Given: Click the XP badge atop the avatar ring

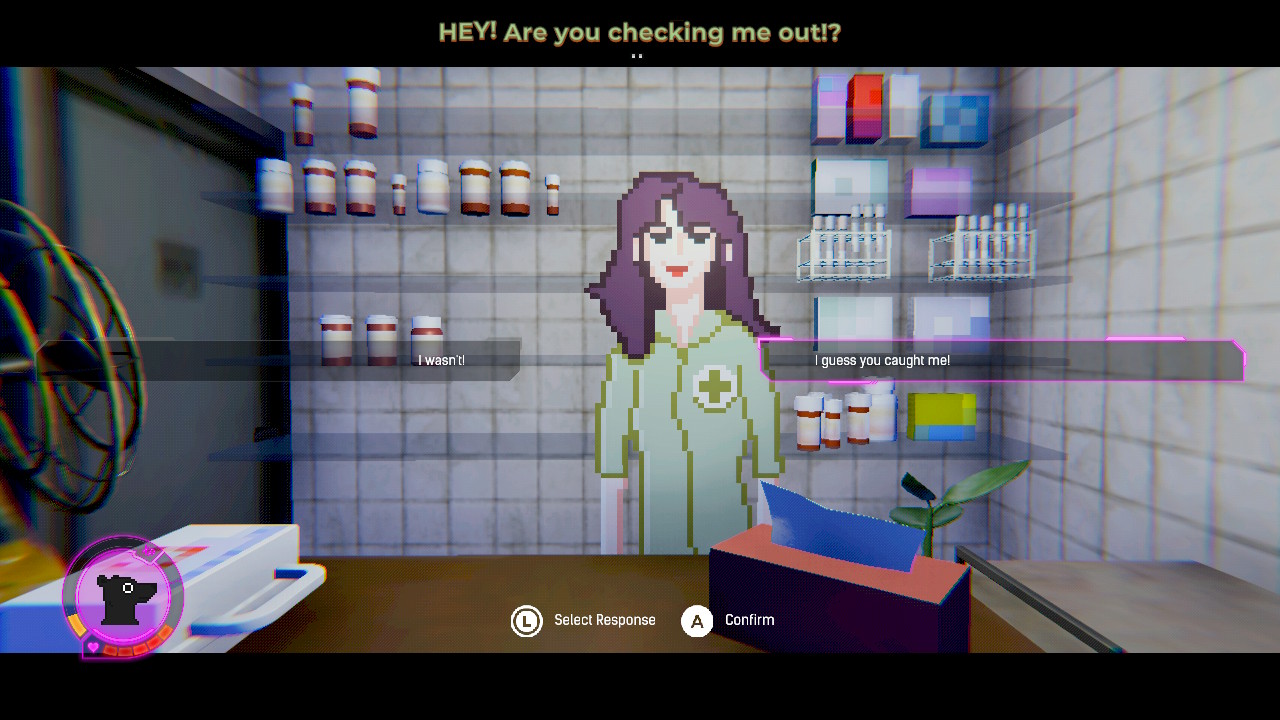Looking at the screenshot, I should [150, 551].
